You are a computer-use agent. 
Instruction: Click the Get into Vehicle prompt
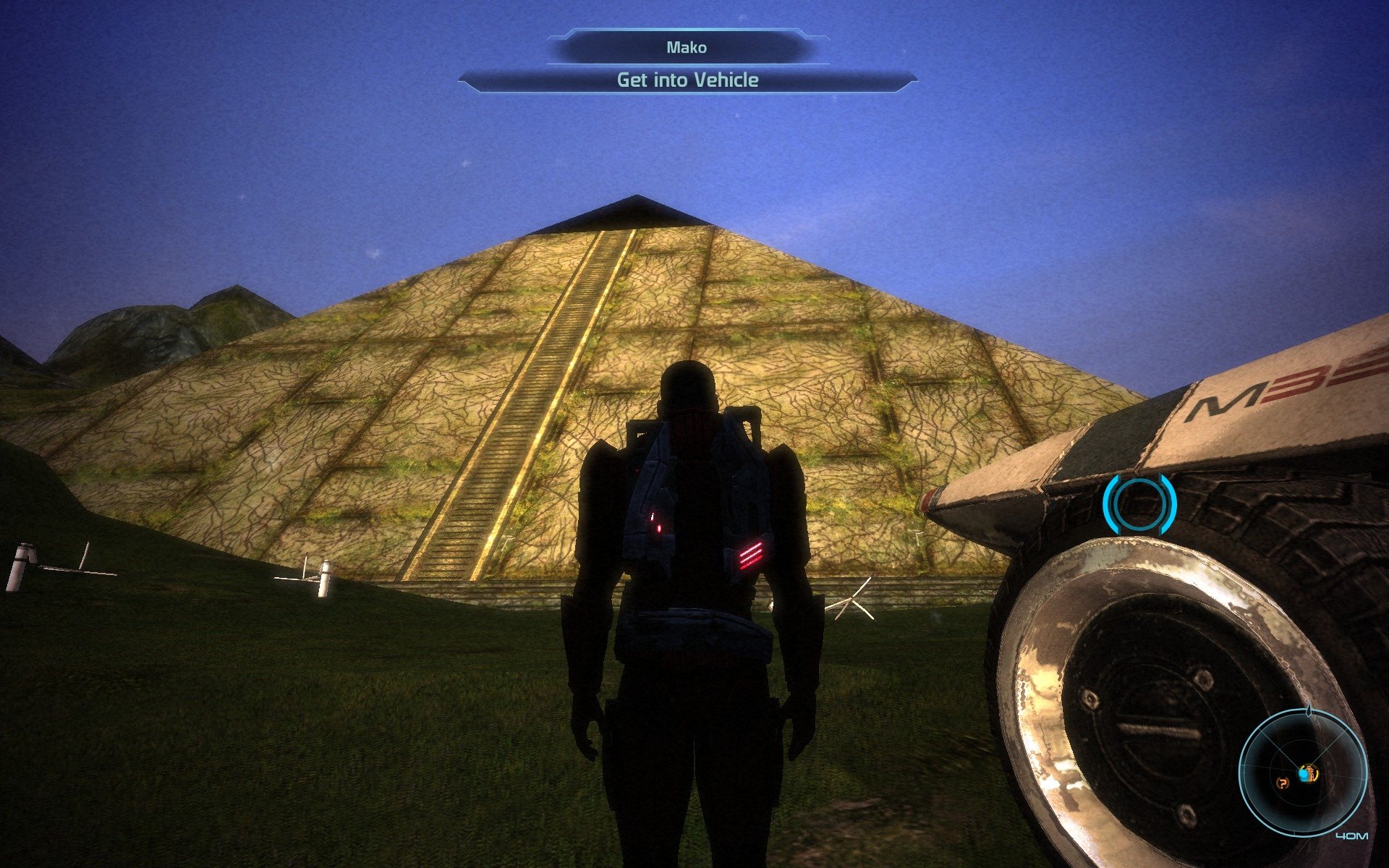687,80
